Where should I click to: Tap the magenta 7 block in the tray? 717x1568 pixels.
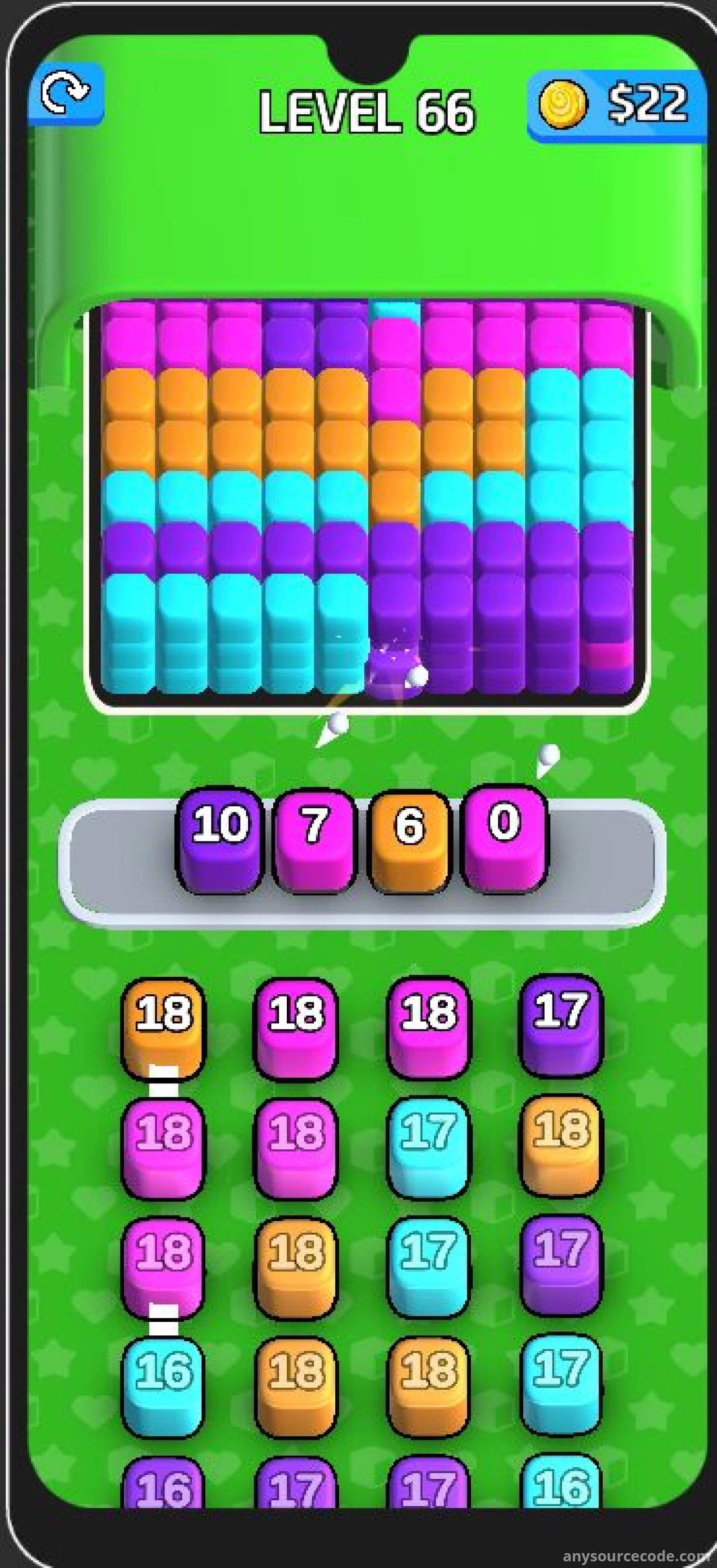click(314, 839)
